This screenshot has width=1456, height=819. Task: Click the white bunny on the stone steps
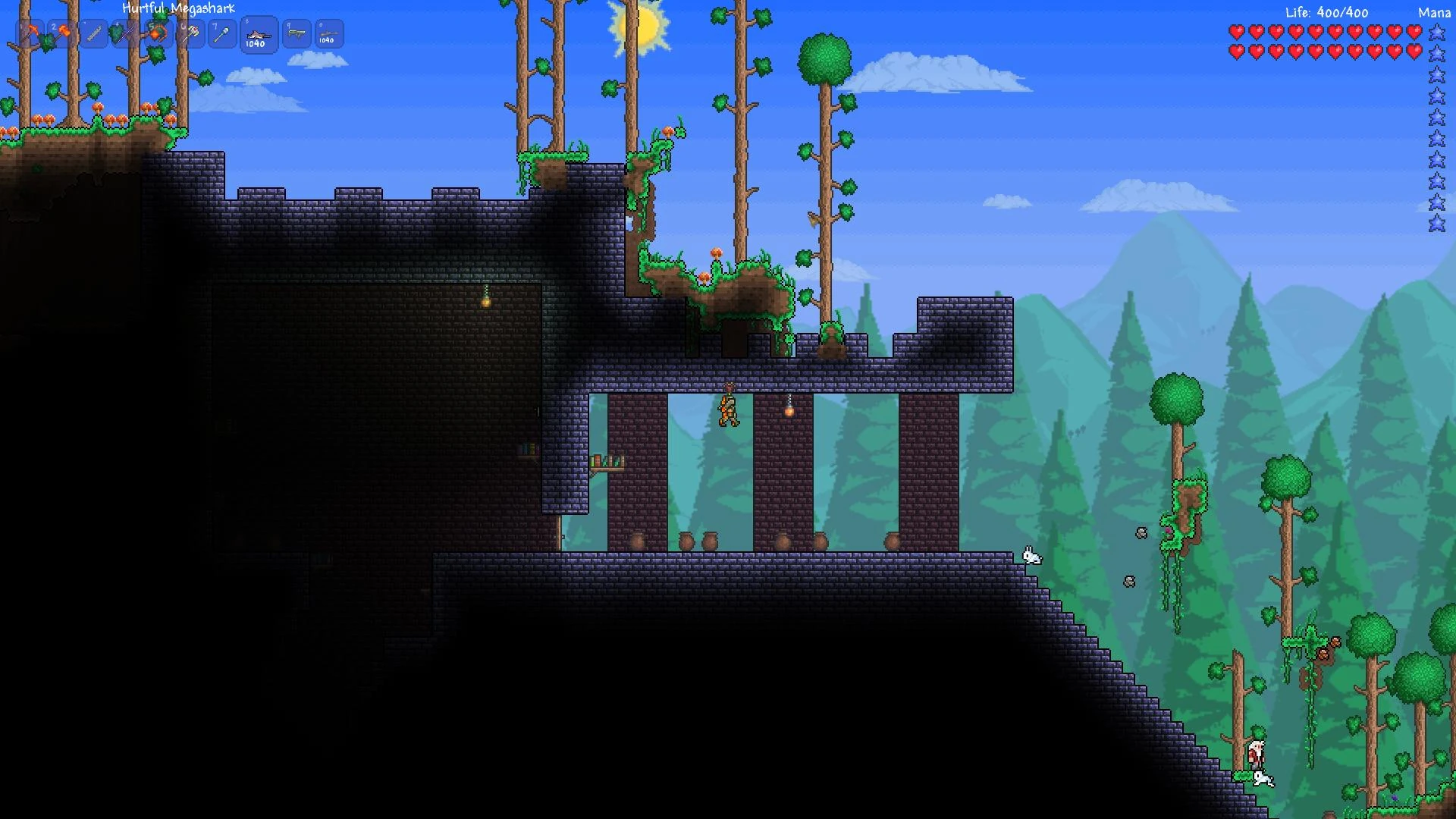(x=1032, y=557)
